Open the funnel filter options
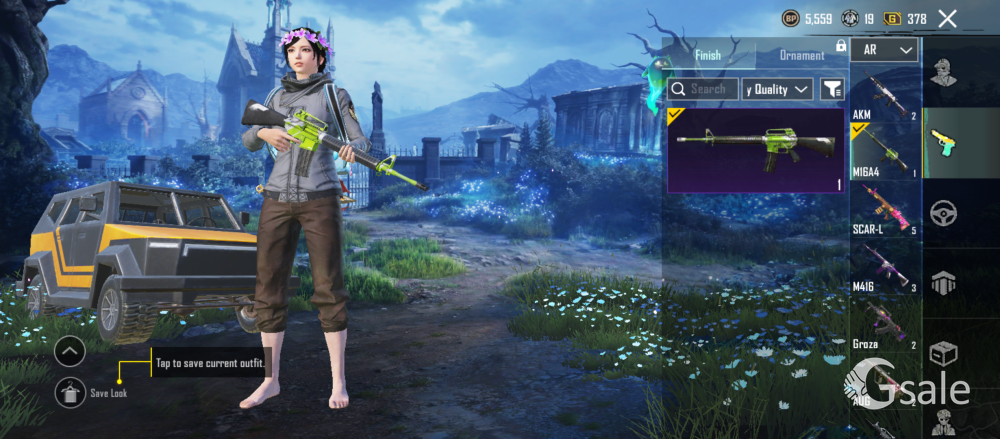Image resolution: width=1000 pixels, height=439 pixels. pyautogui.click(x=831, y=89)
